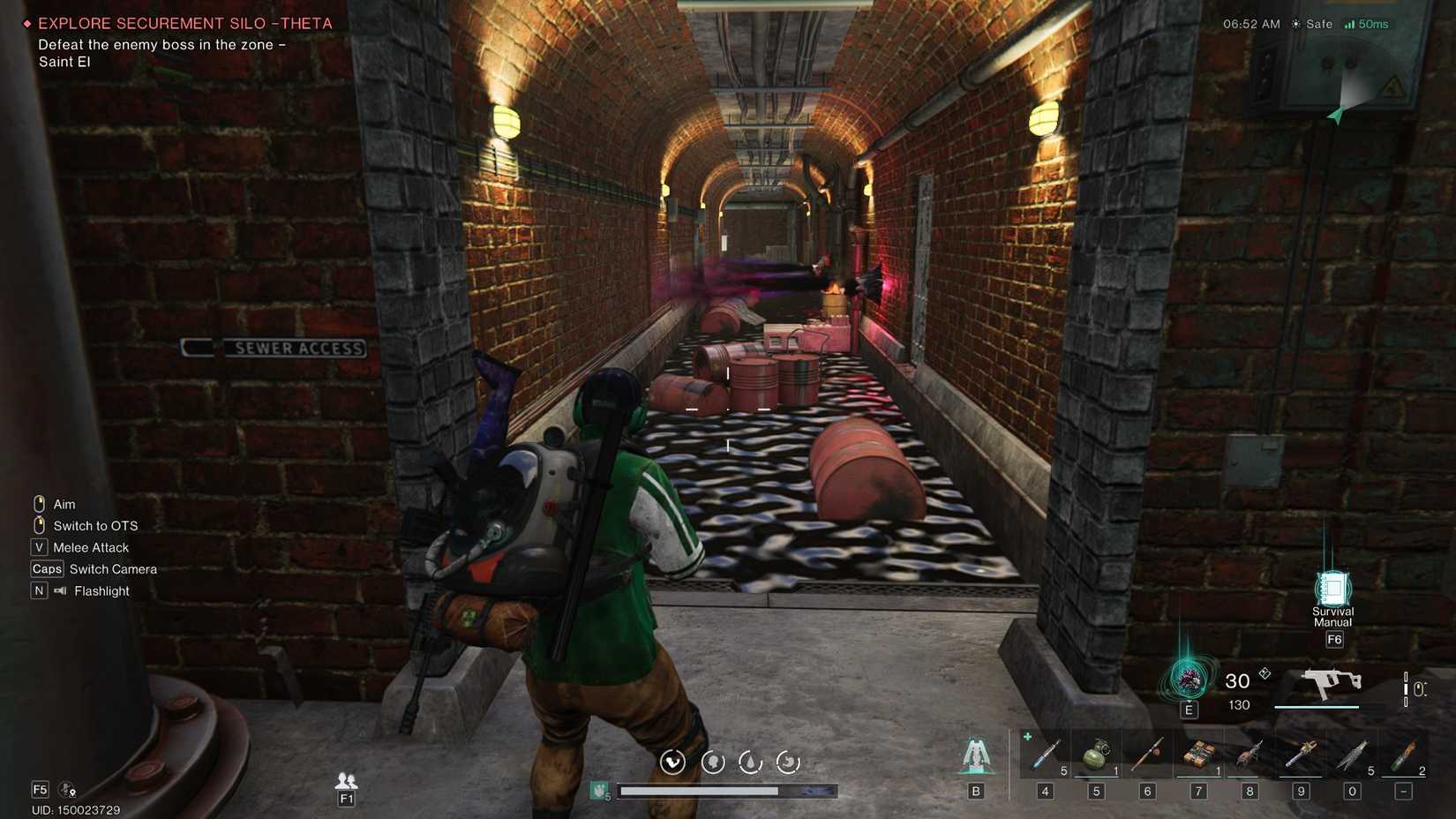Open the Survival Manual

click(1332, 587)
